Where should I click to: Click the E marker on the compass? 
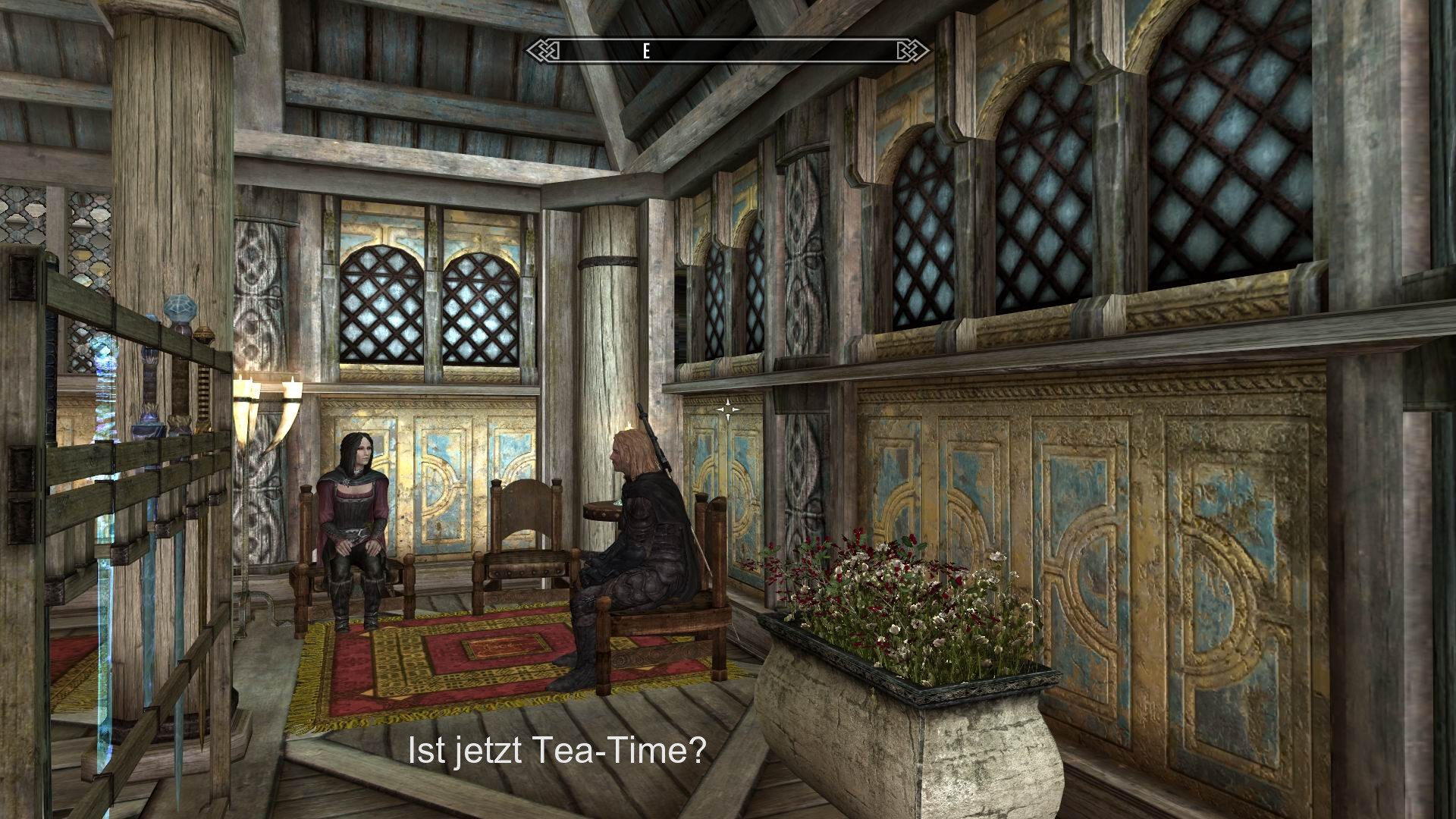[x=645, y=52]
